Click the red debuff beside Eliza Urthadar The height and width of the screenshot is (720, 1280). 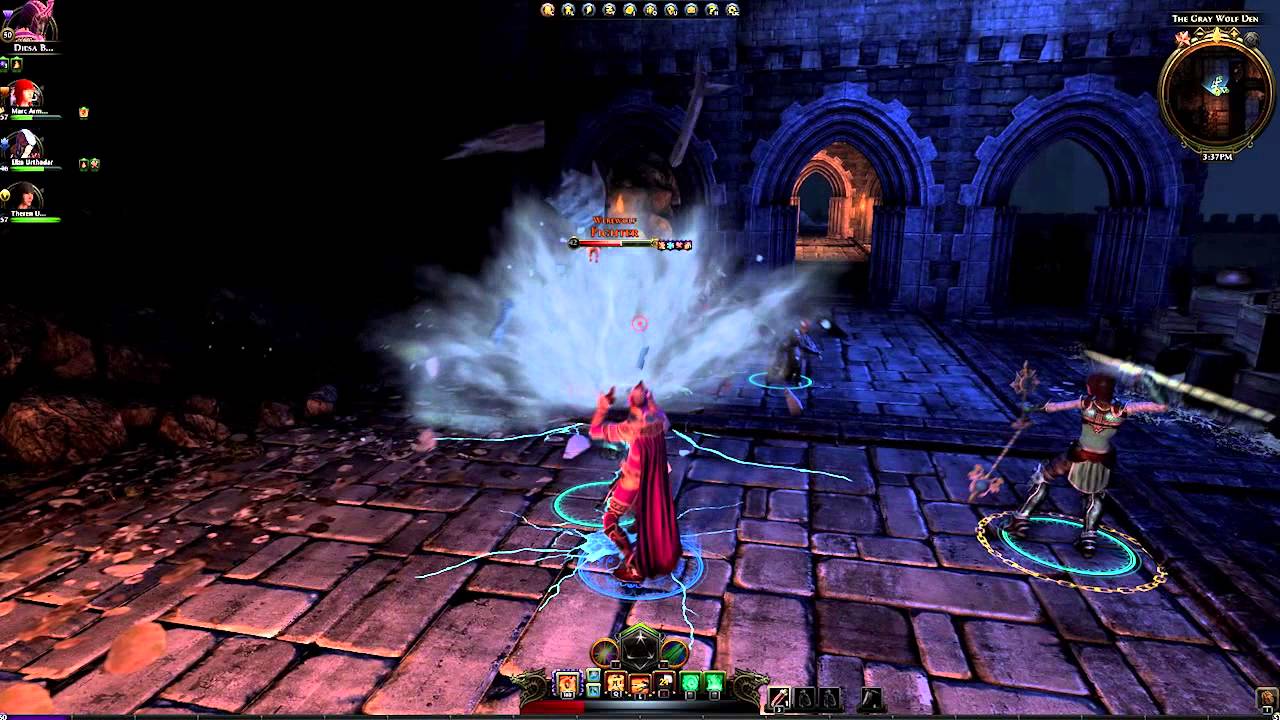pyautogui.click(x=83, y=163)
